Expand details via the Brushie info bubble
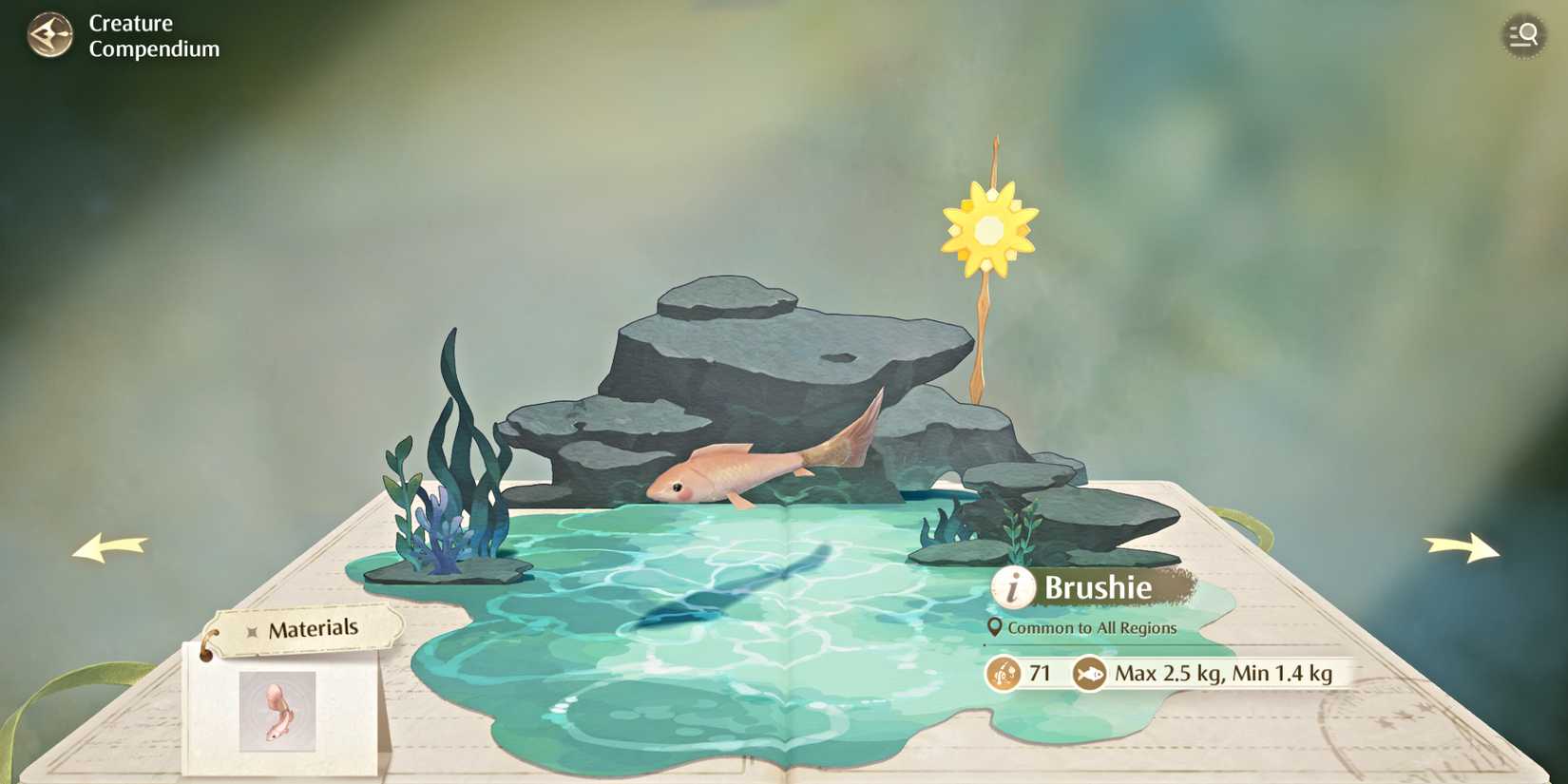Screen dimensions: 1568x784 coord(1012,587)
